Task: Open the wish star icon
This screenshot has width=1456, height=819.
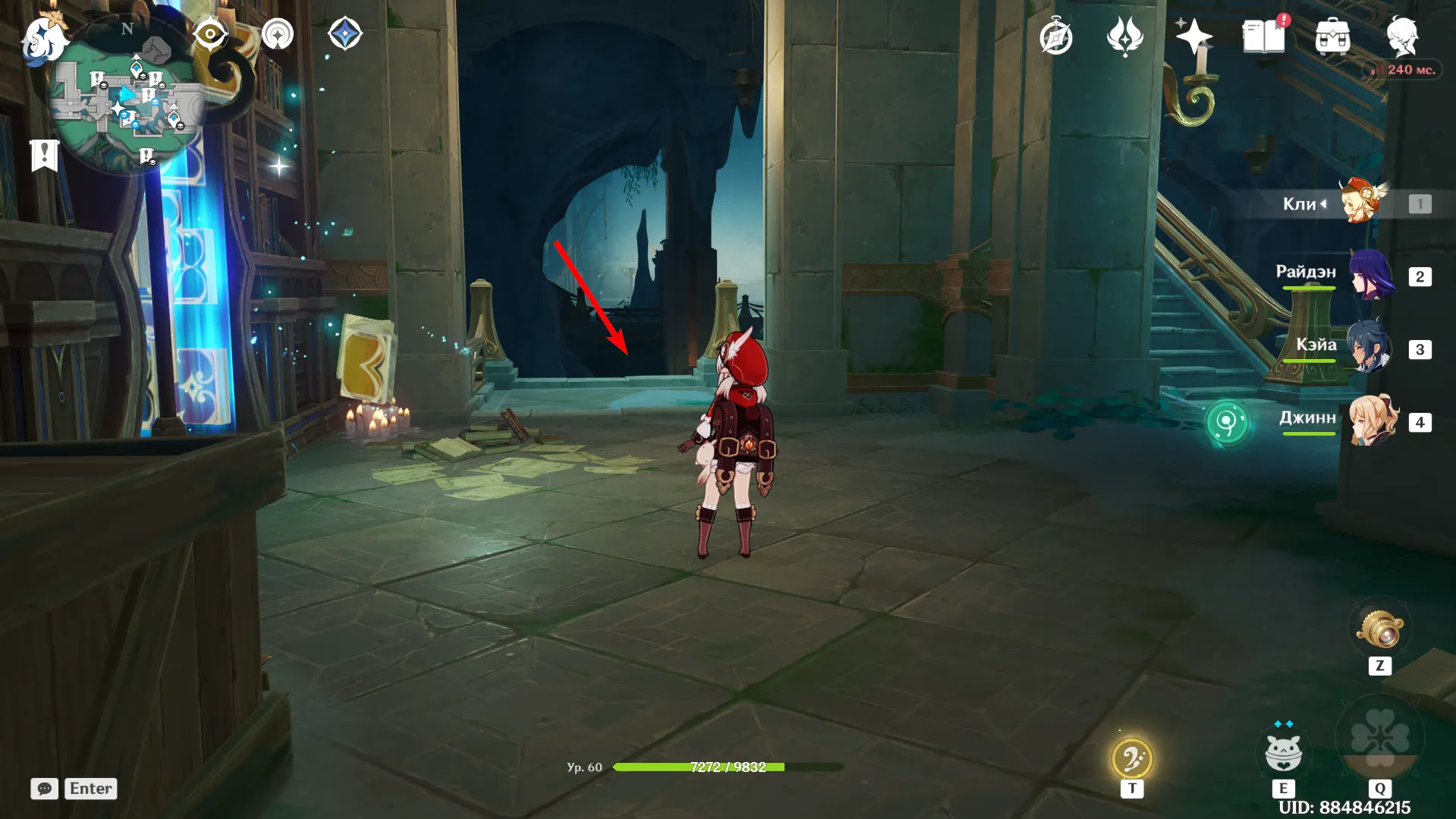Action: 1193,35
